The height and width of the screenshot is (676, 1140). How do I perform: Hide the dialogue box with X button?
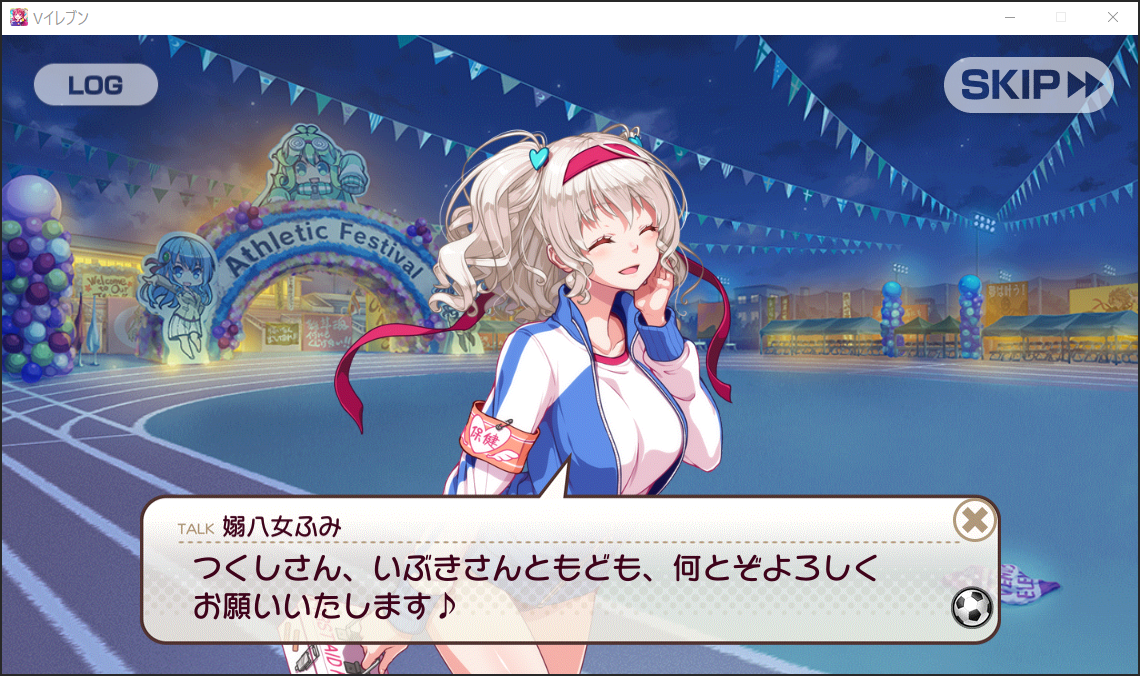coord(974,520)
